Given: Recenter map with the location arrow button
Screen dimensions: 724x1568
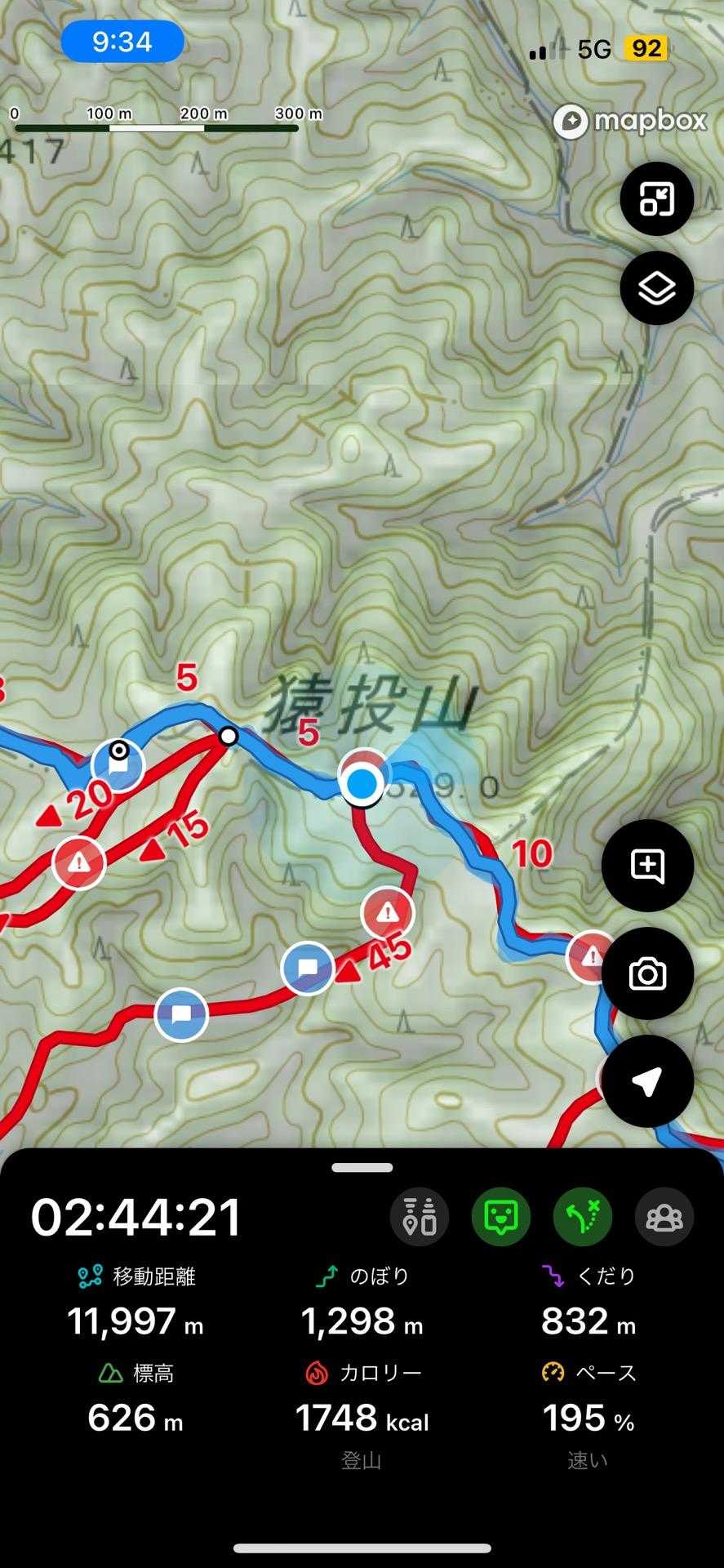Looking at the screenshot, I should coord(647,1081).
